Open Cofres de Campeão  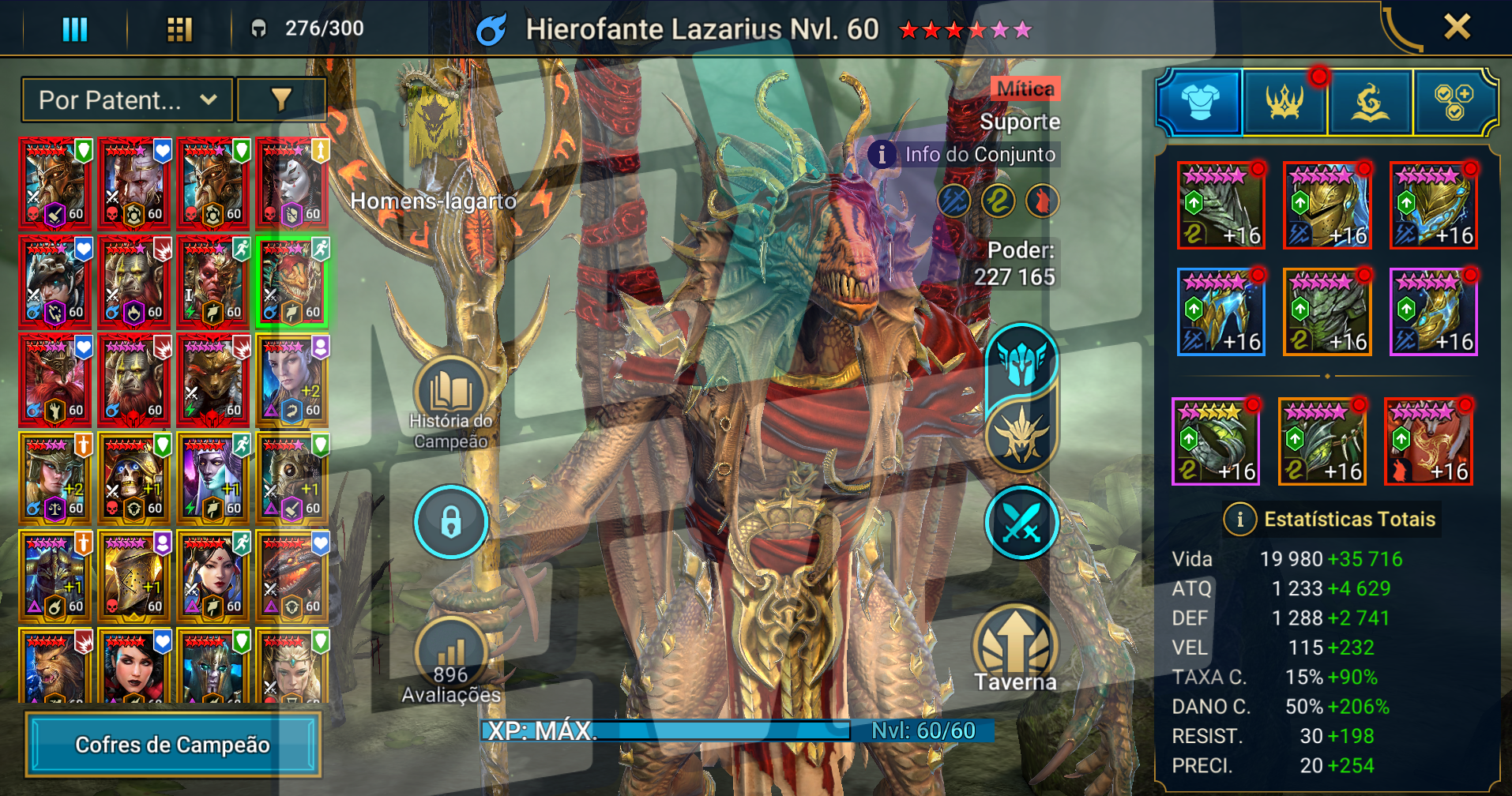pos(172,745)
